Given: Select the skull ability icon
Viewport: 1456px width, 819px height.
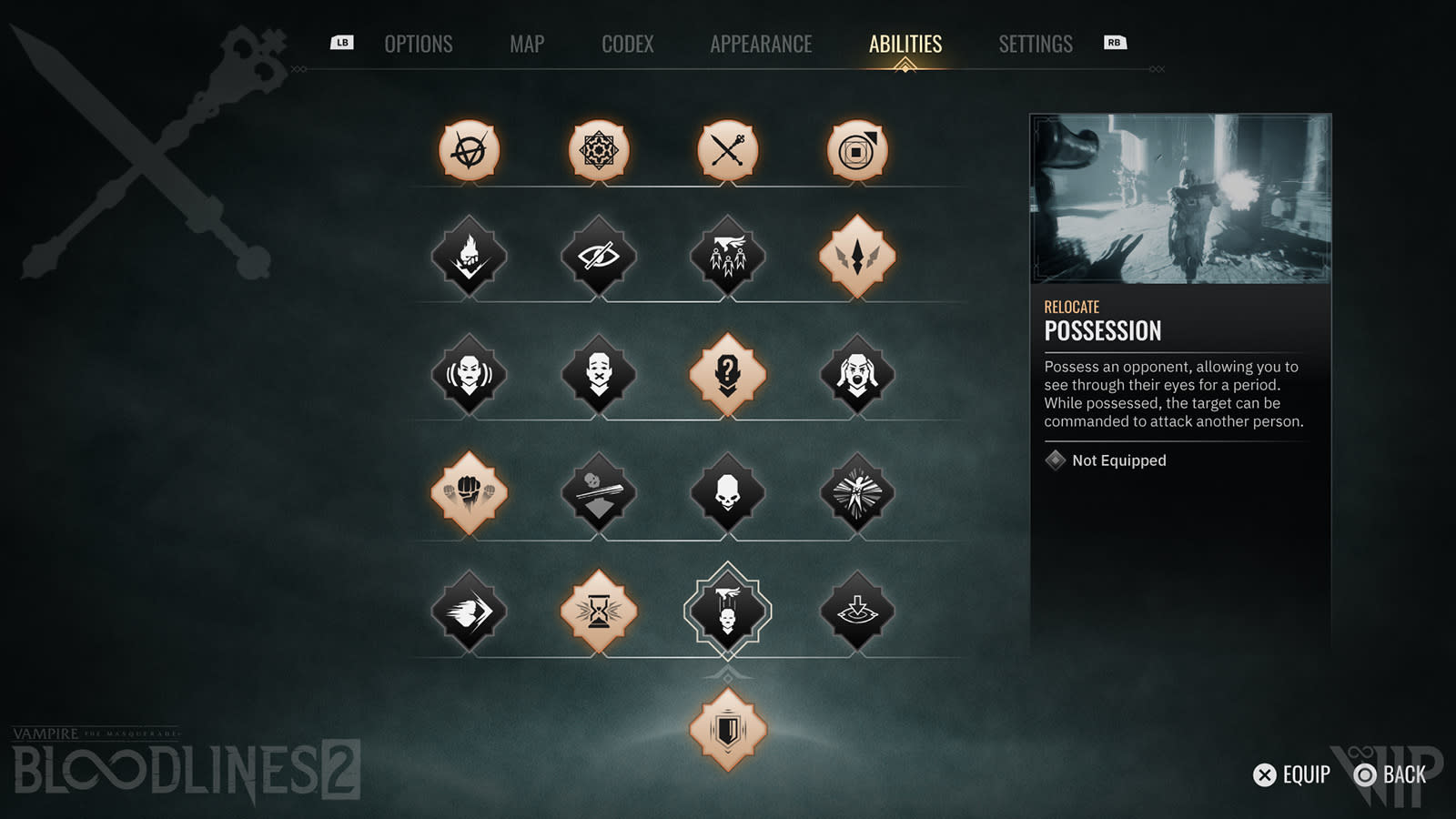Looking at the screenshot, I should (728, 492).
